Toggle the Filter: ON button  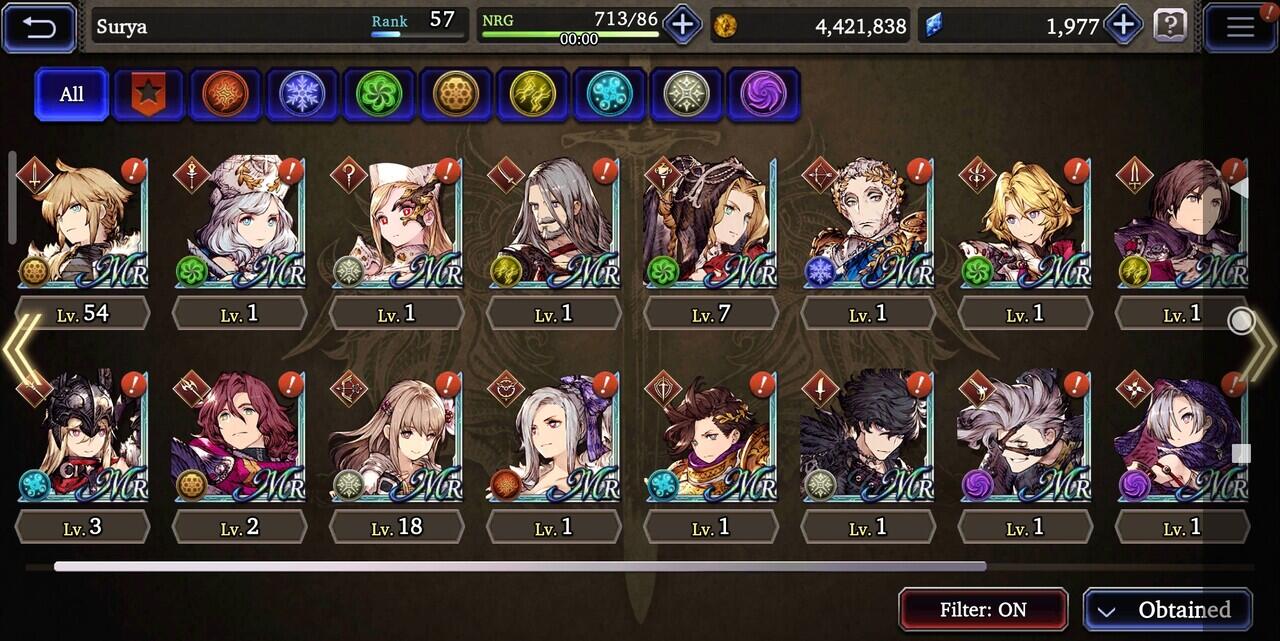(983, 609)
